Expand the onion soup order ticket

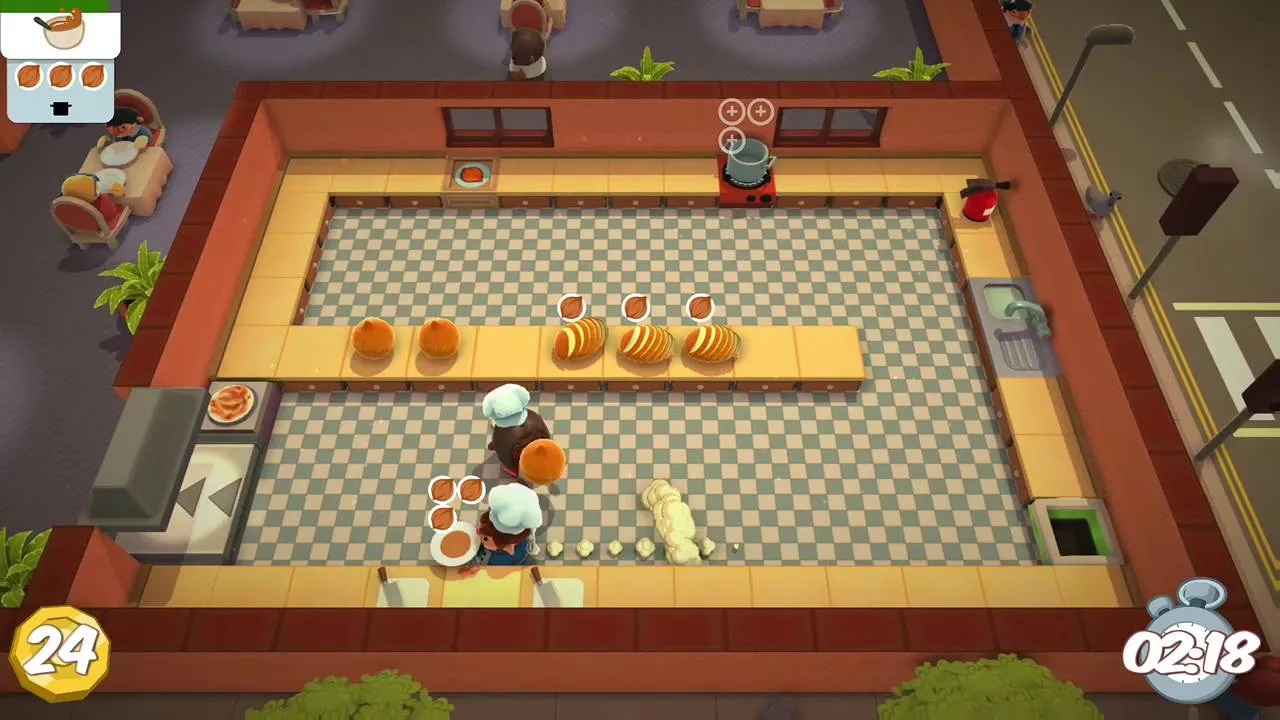pos(60,60)
